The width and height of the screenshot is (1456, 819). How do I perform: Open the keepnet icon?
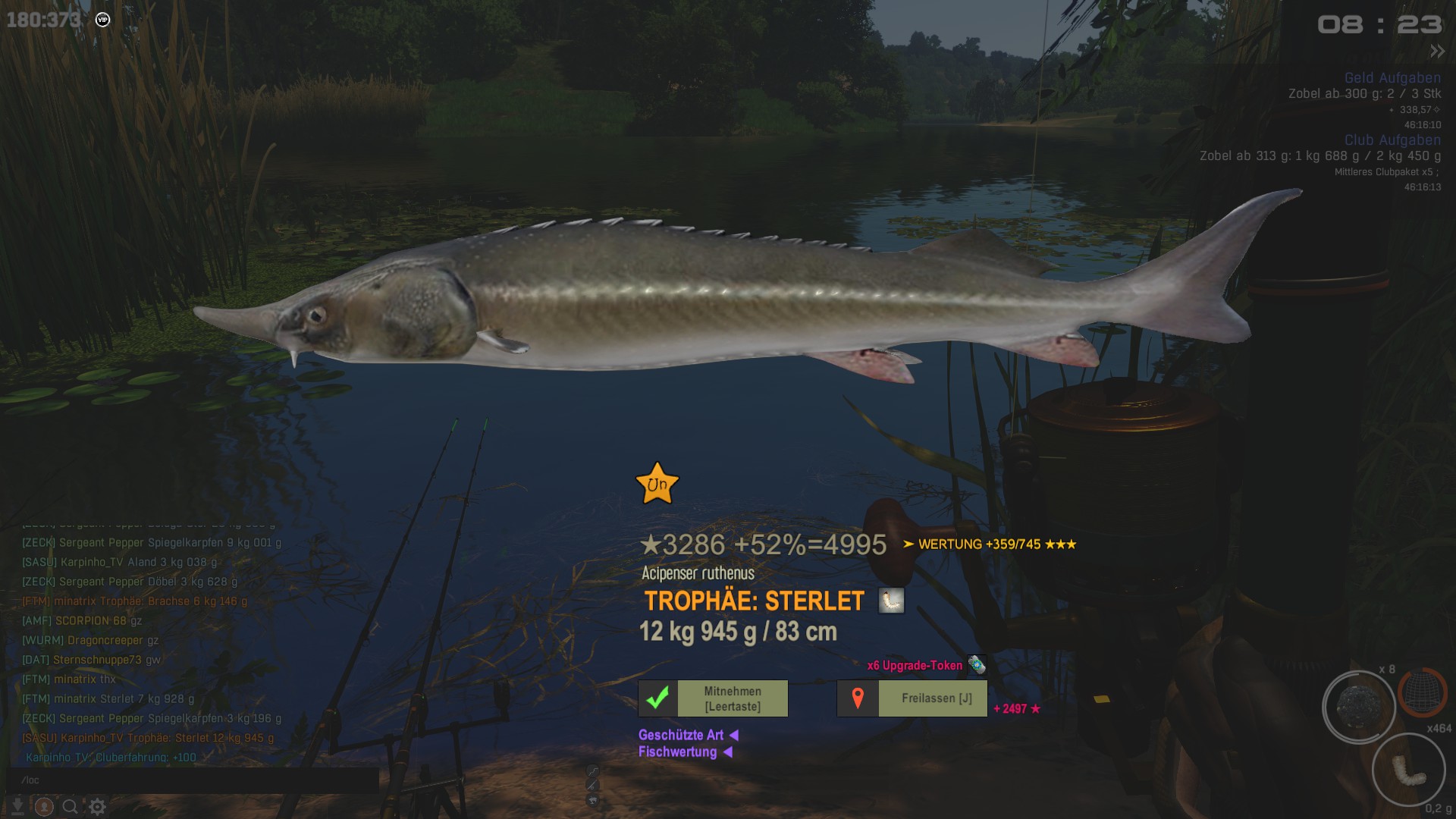tap(1422, 692)
